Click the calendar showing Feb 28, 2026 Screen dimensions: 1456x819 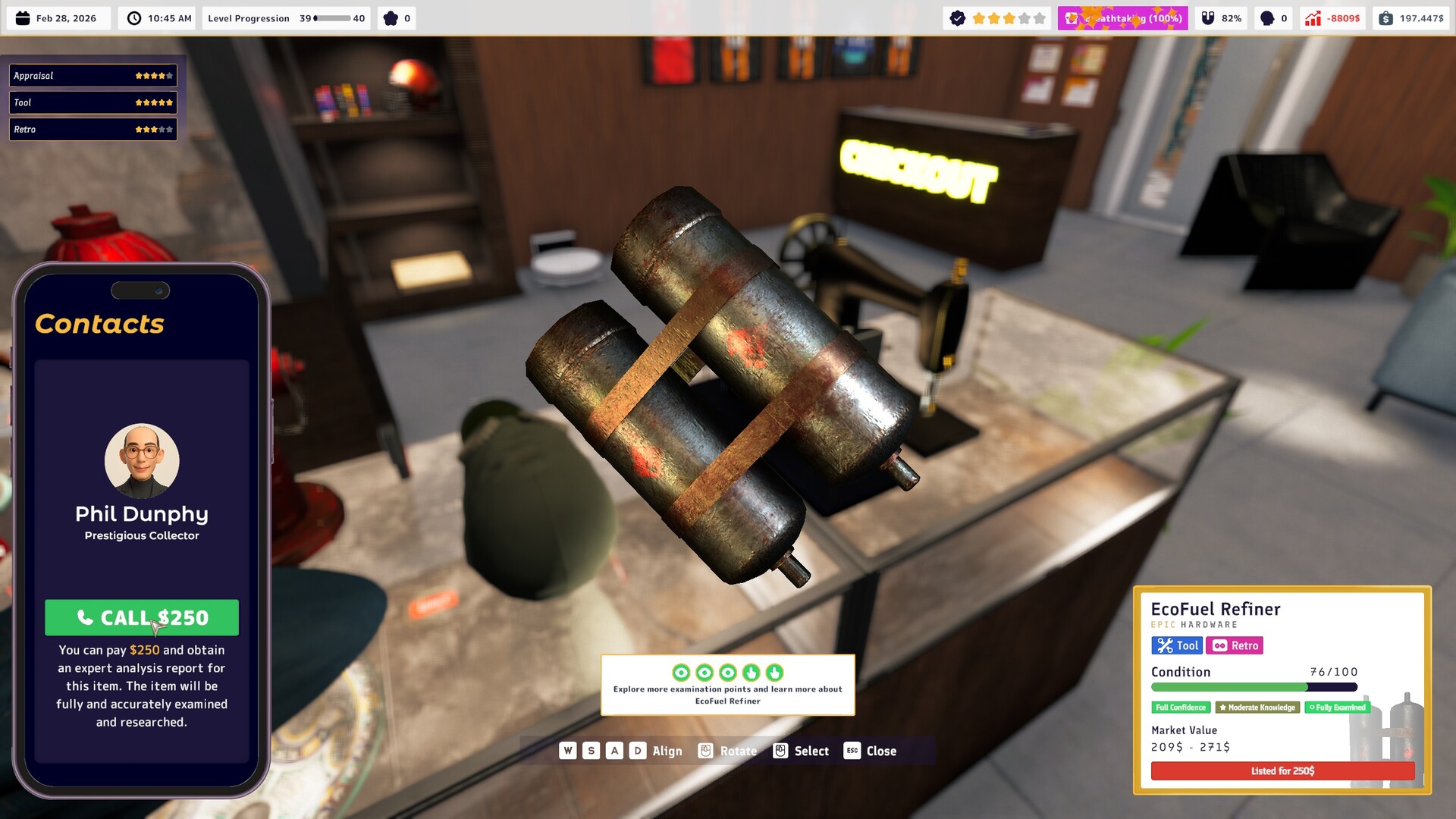click(57, 17)
